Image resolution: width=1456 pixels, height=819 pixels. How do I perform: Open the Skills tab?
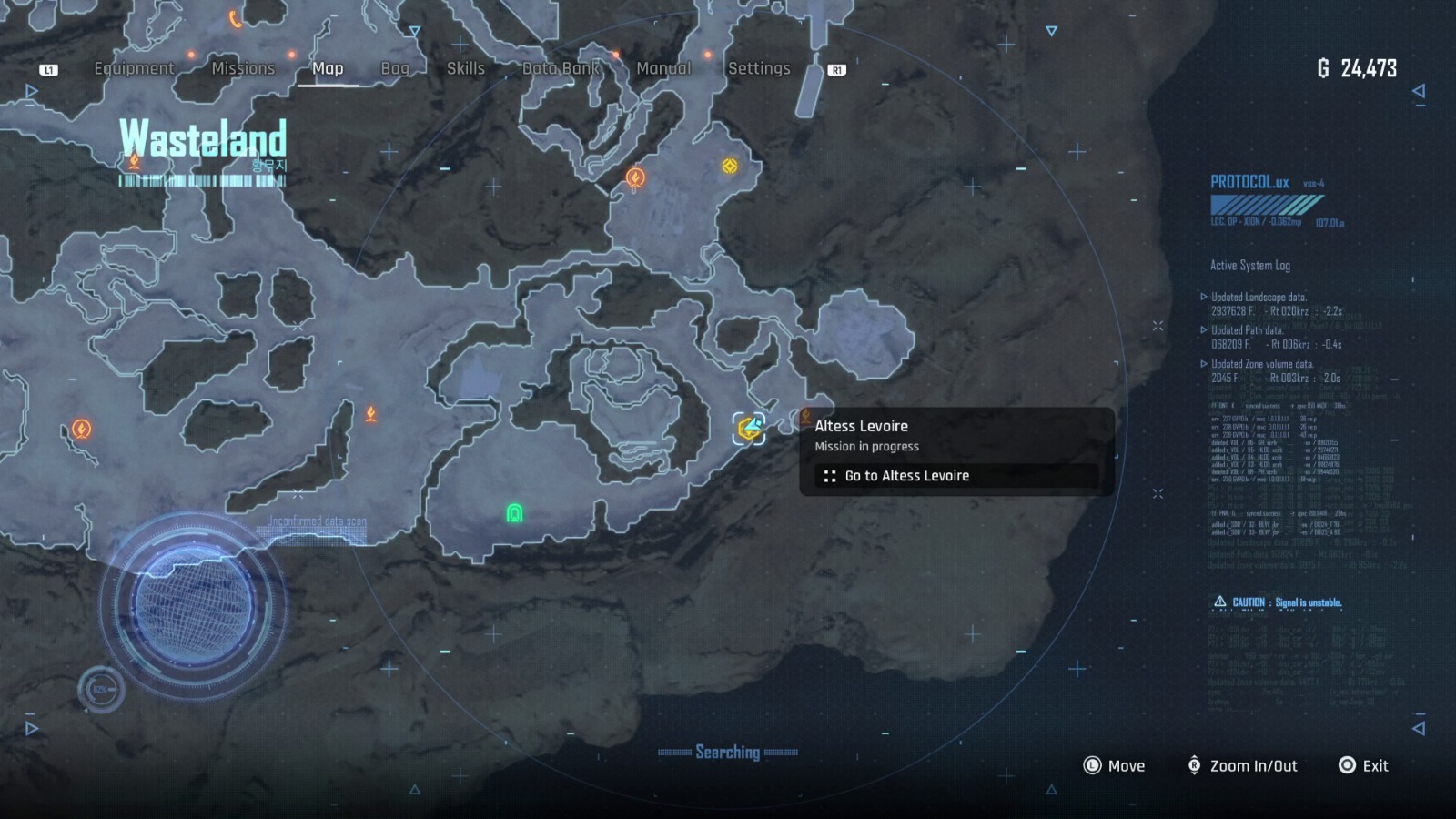pos(465,68)
